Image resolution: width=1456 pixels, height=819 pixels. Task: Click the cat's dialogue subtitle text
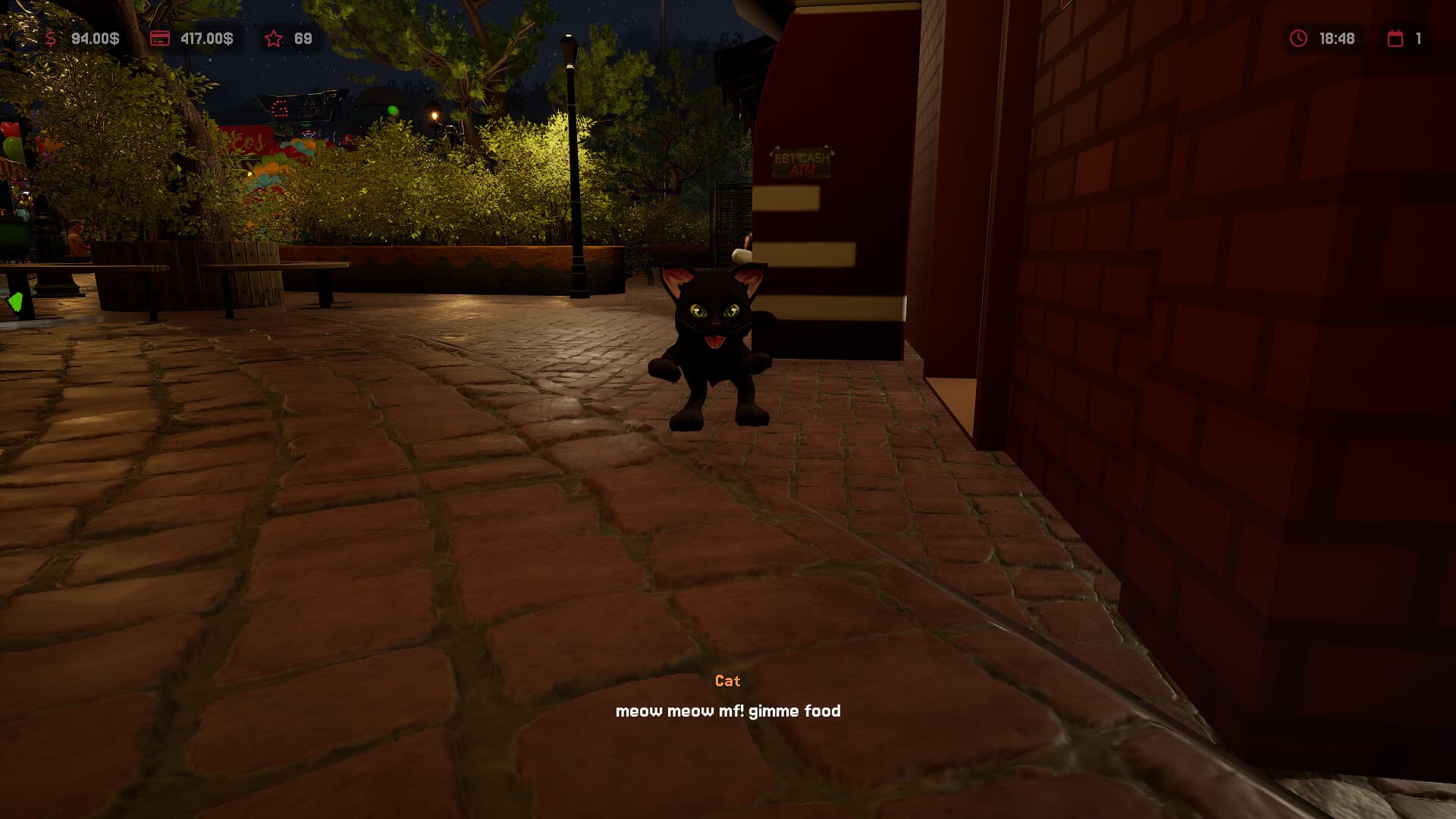(x=728, y=711)
